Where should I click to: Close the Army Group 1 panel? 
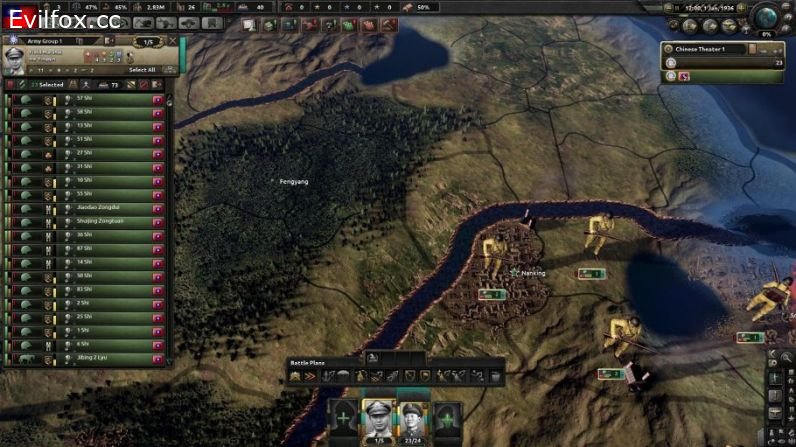[173, 41]
